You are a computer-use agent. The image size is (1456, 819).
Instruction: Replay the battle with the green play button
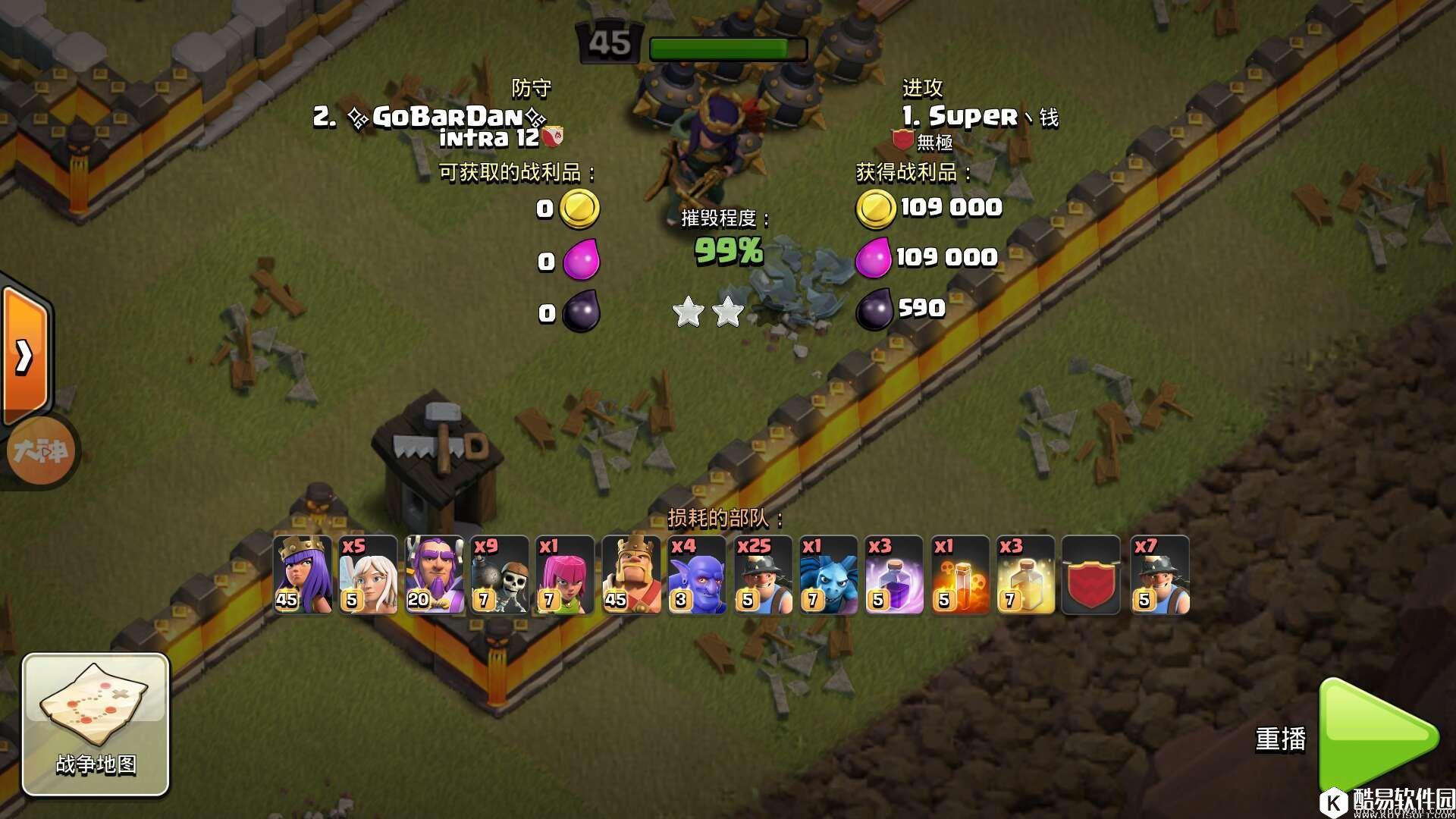click(x=1378, y=736)
